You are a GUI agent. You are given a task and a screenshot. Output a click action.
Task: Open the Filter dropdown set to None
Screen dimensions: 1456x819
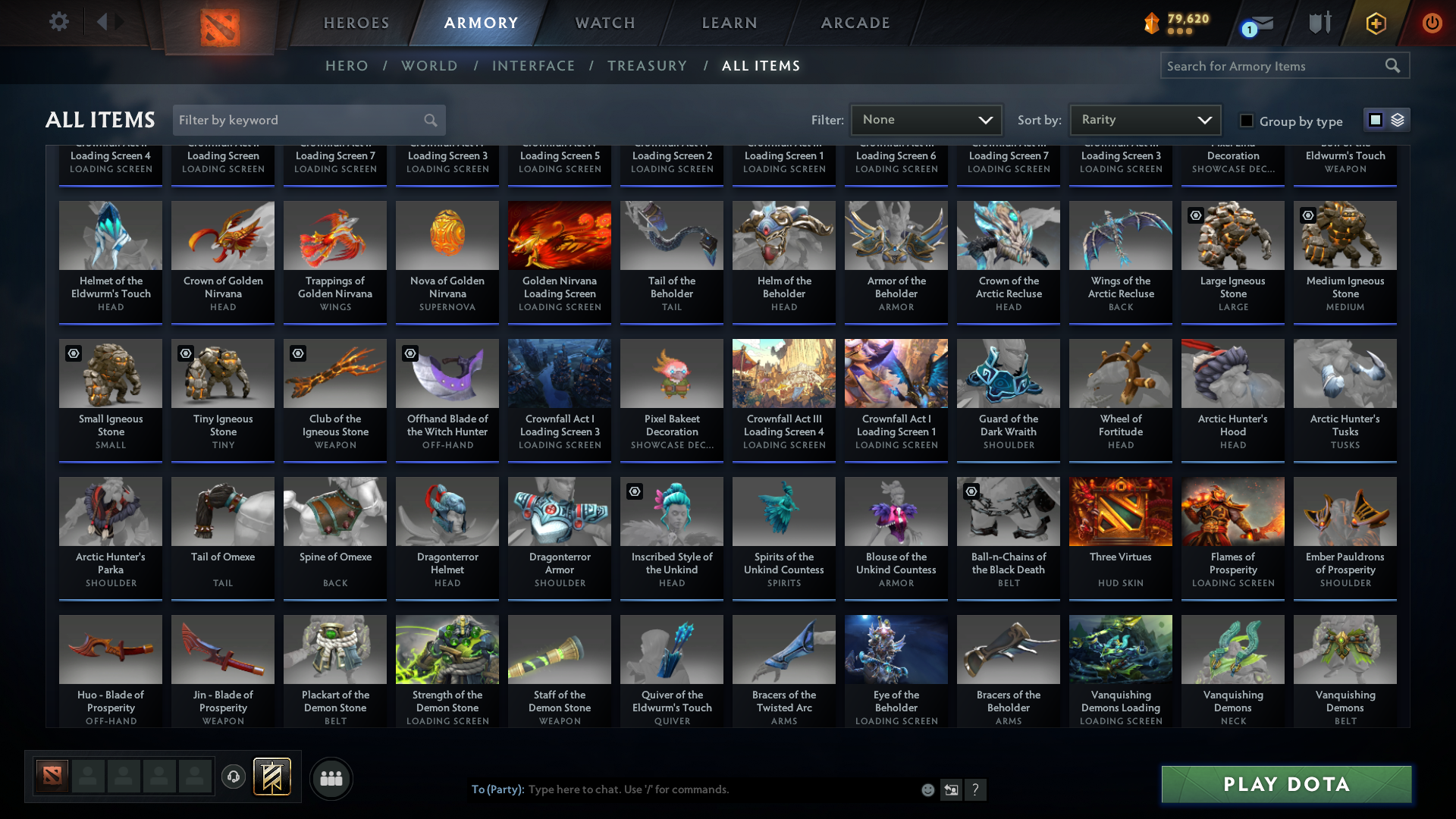(926, 119)
